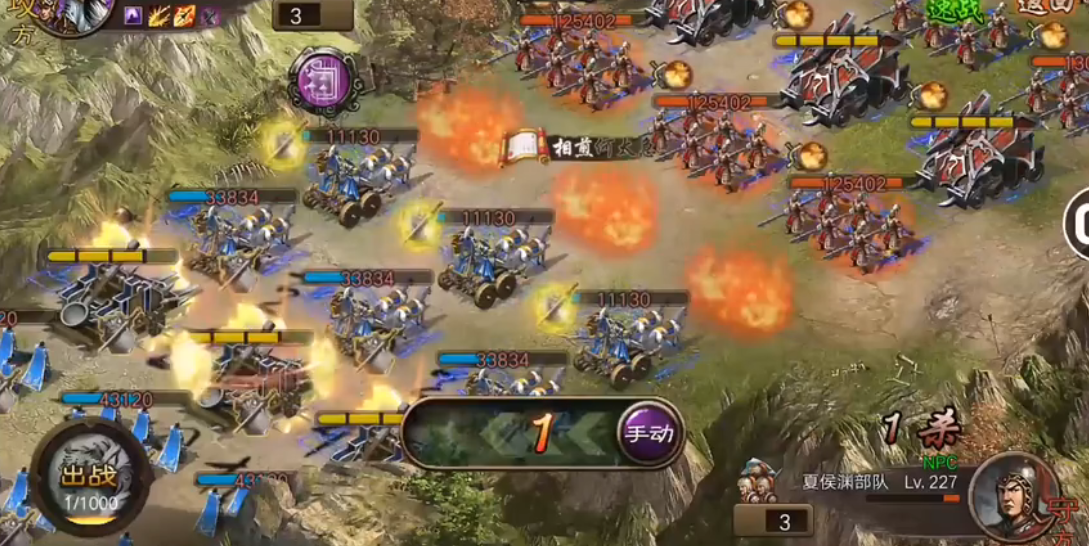Select the orange arrow buff icon
Viewport: 1089px width, 546px height.
pyautogui.click(x=184, y=15)
